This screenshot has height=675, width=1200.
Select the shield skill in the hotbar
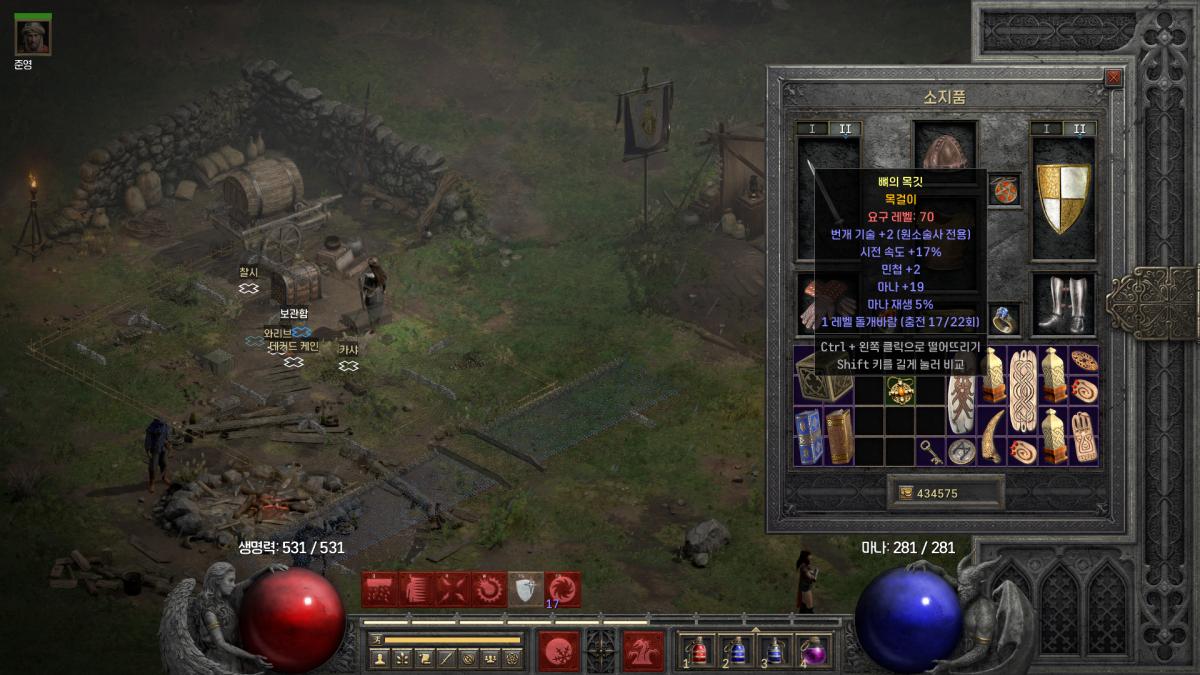526,590
